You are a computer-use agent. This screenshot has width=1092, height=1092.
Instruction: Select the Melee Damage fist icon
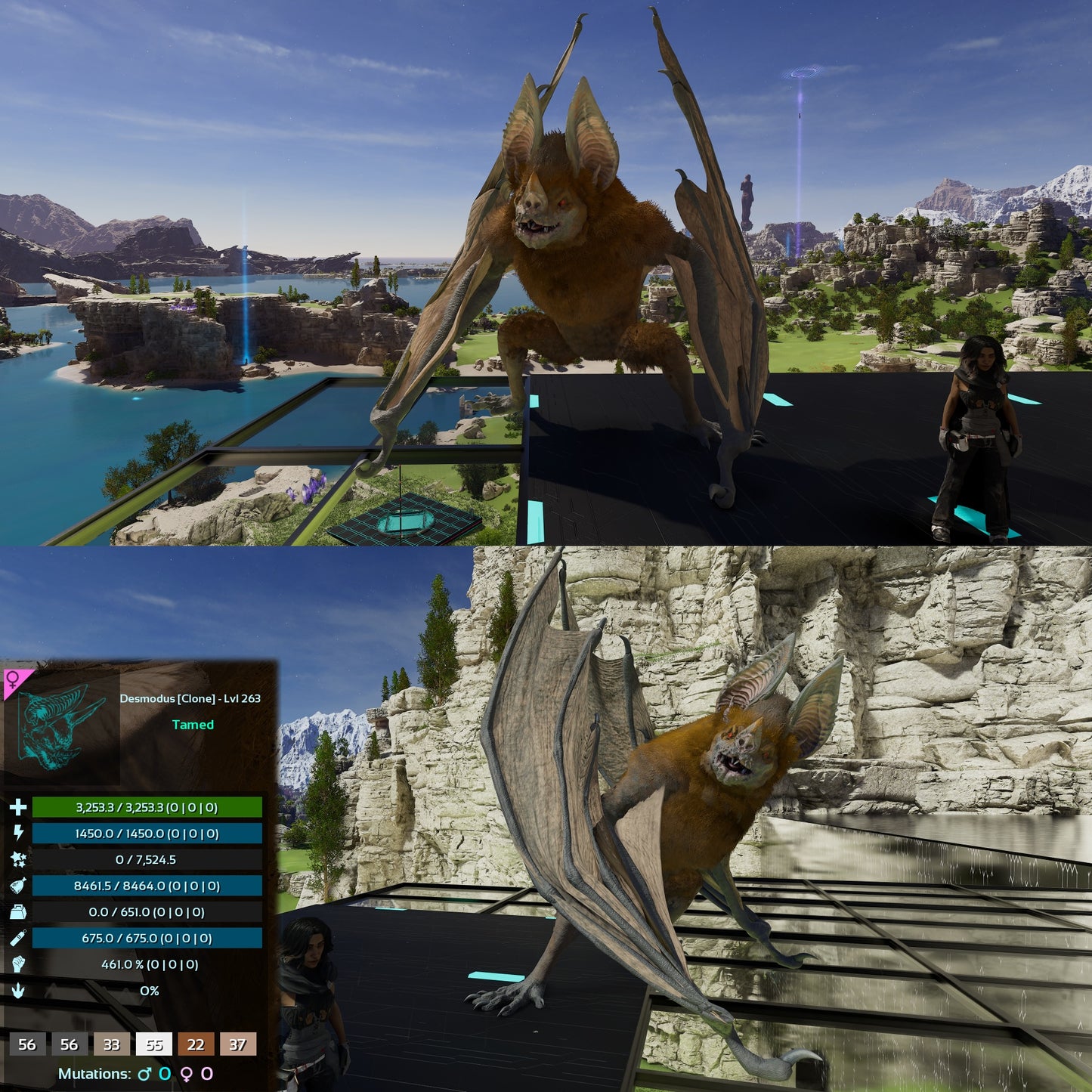click(19, 964)
